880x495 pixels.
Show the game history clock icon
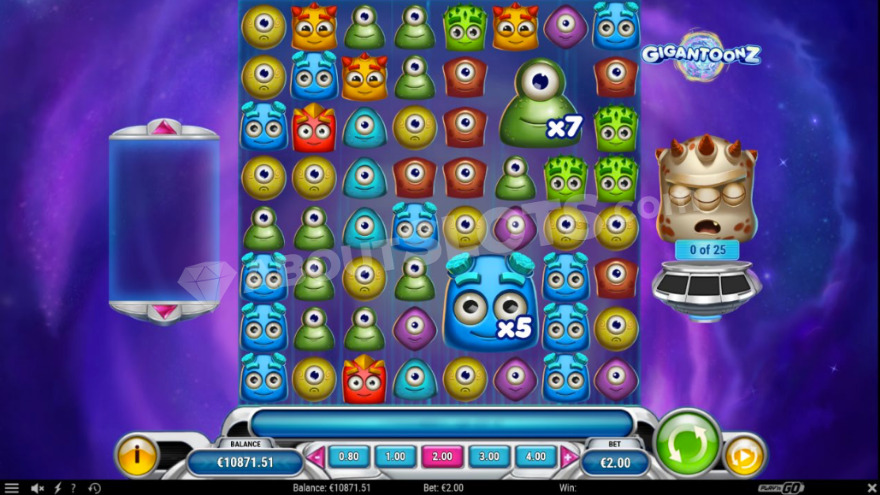point(94,488)
